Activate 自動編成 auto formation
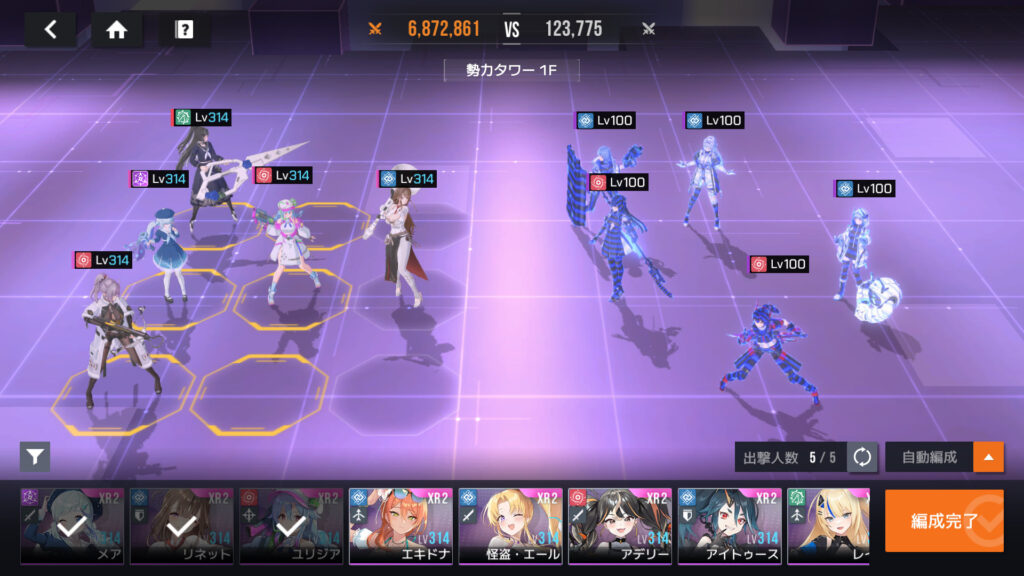1024x576 pixels. (x=929, y=457)
